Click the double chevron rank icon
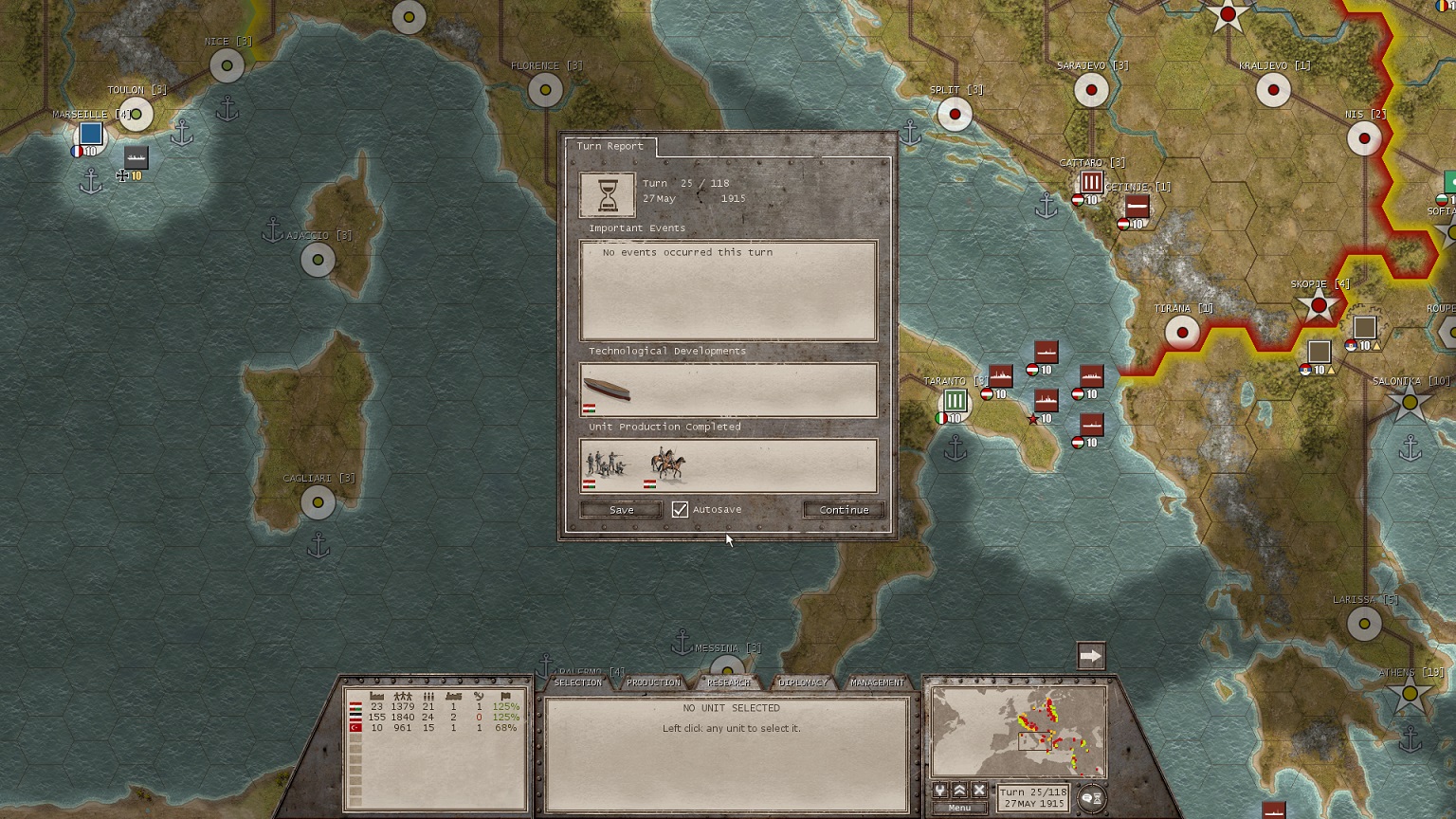The image size is (1456, 819). 959,791
